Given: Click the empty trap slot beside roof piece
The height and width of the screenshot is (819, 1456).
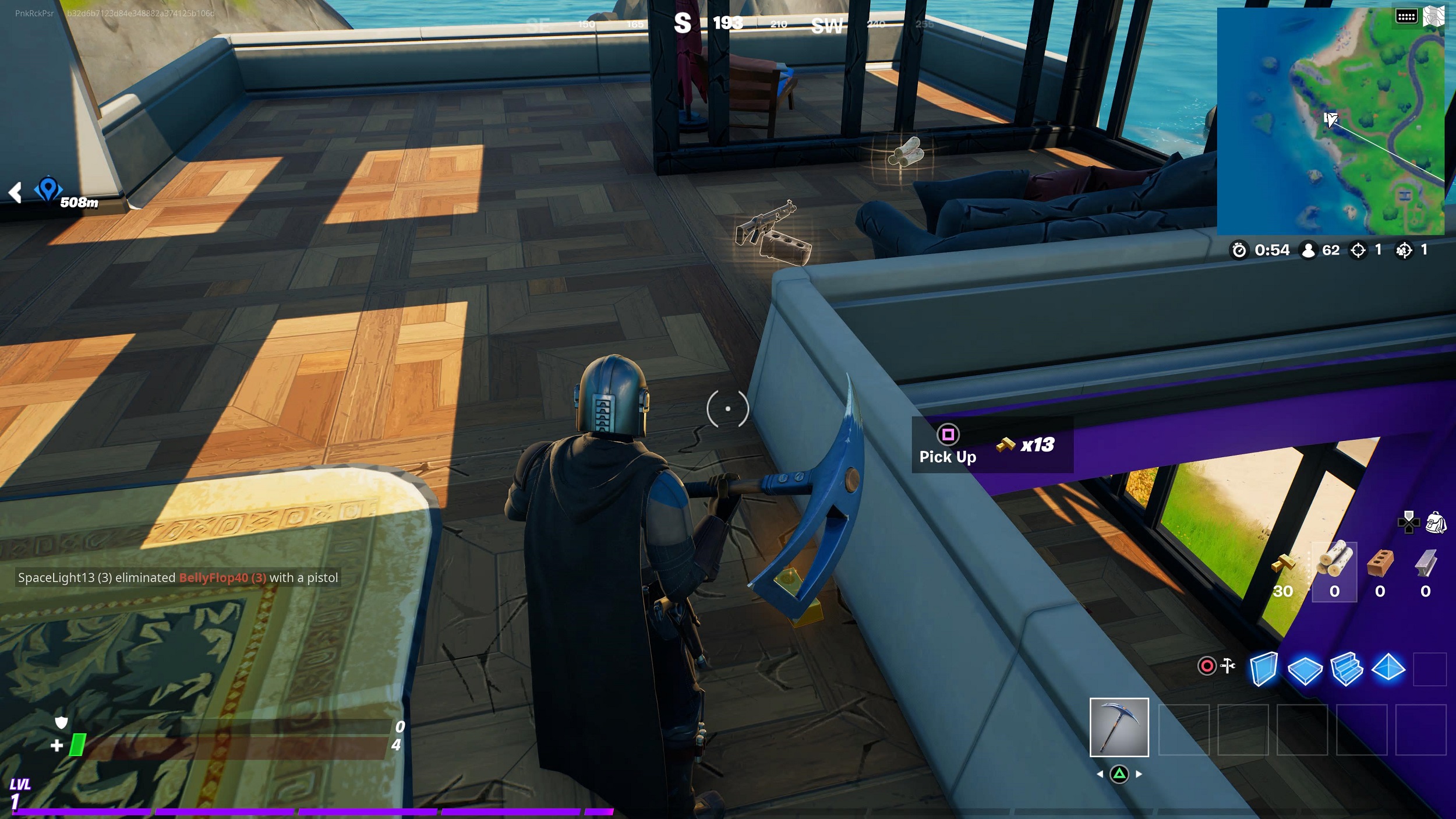Looking at the screenshot, I should [1434, 670].
